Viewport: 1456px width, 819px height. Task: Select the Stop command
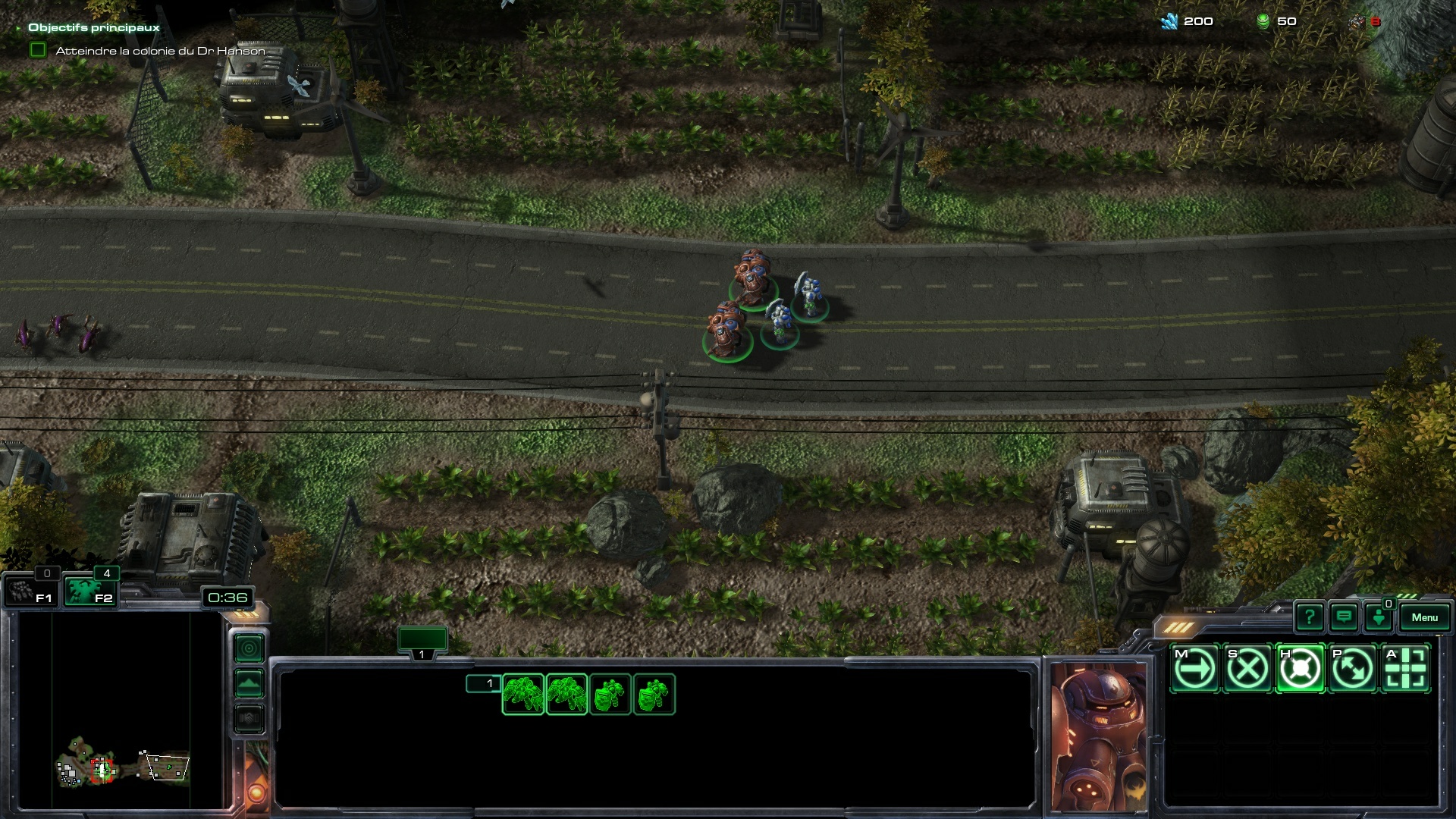[x=1247, y=669]
